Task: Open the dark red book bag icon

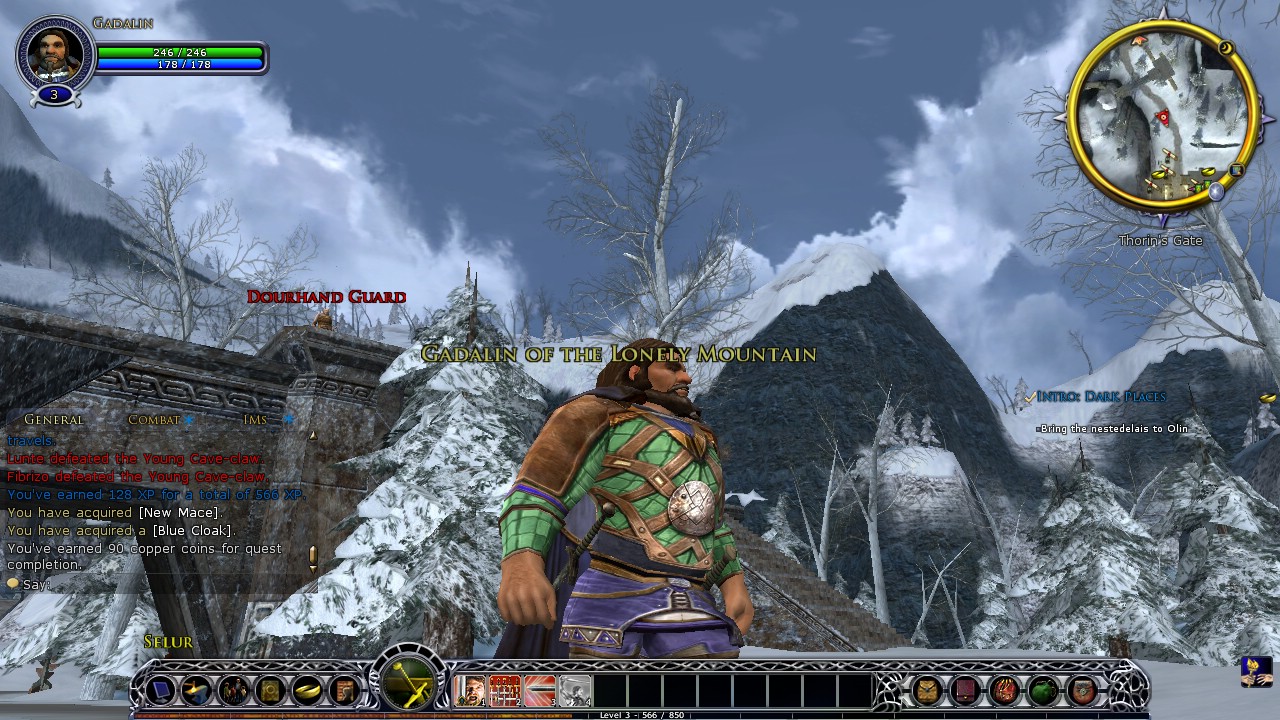Action: click(966, 690)
